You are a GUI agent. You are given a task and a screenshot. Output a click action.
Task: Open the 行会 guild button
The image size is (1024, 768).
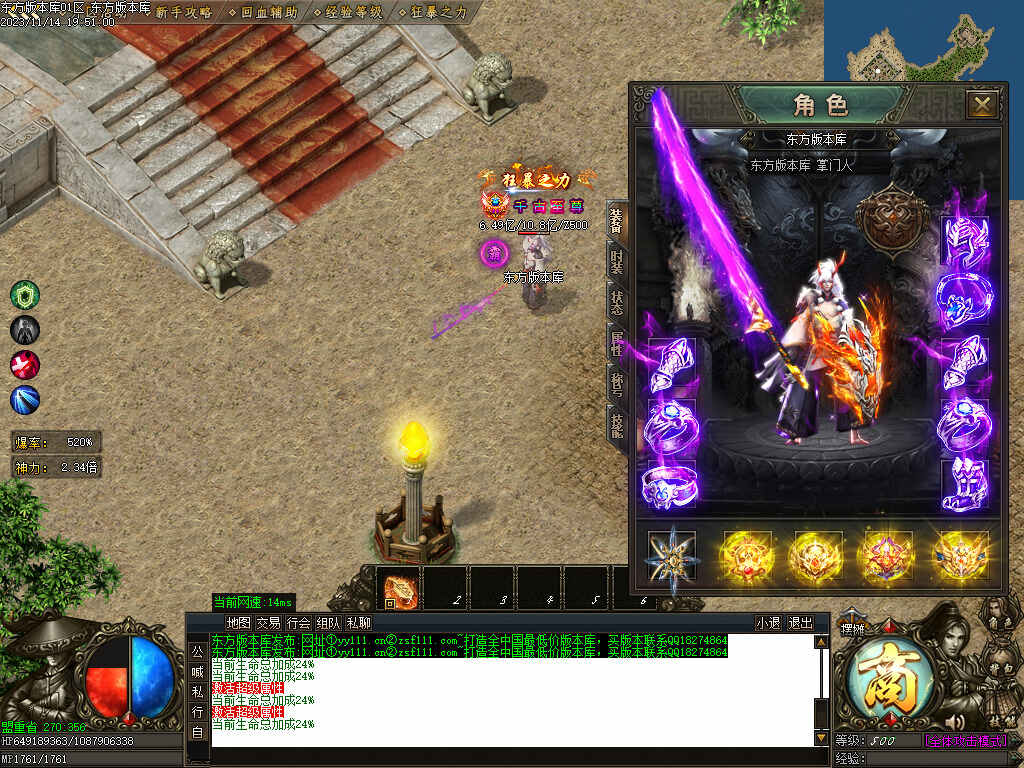click(298, 622)
